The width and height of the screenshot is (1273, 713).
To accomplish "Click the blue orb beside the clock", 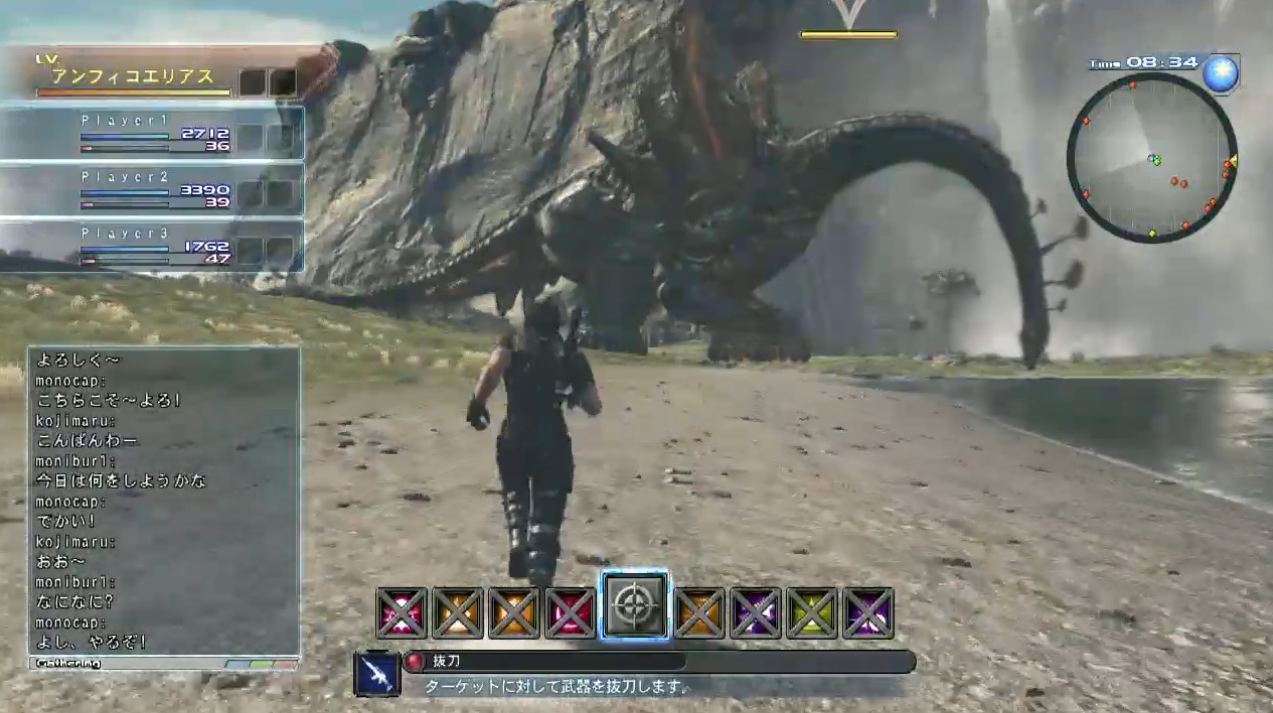I will click(x=1221, y=73).
